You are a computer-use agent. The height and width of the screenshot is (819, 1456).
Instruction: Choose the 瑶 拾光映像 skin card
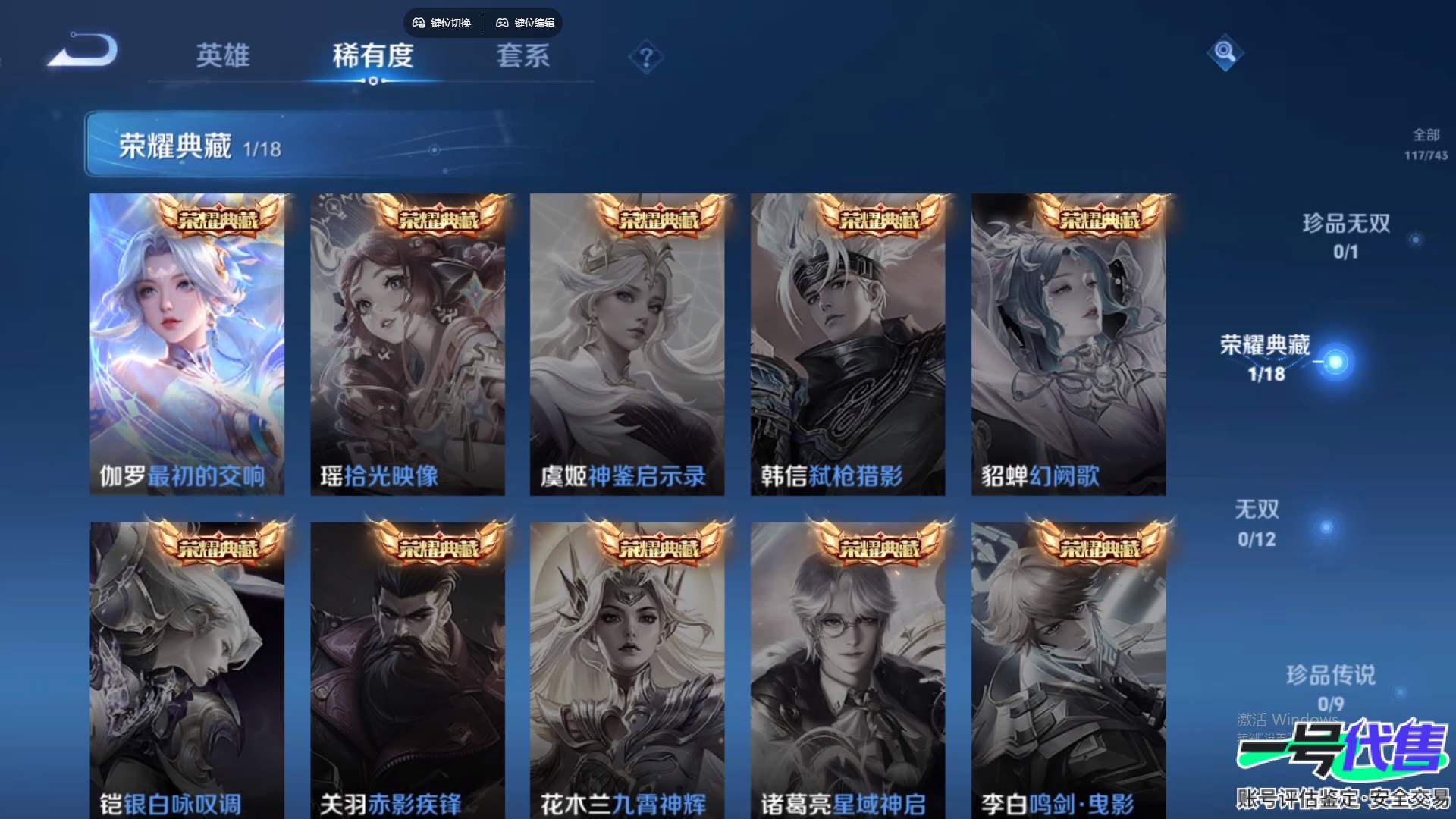point(407,345)
